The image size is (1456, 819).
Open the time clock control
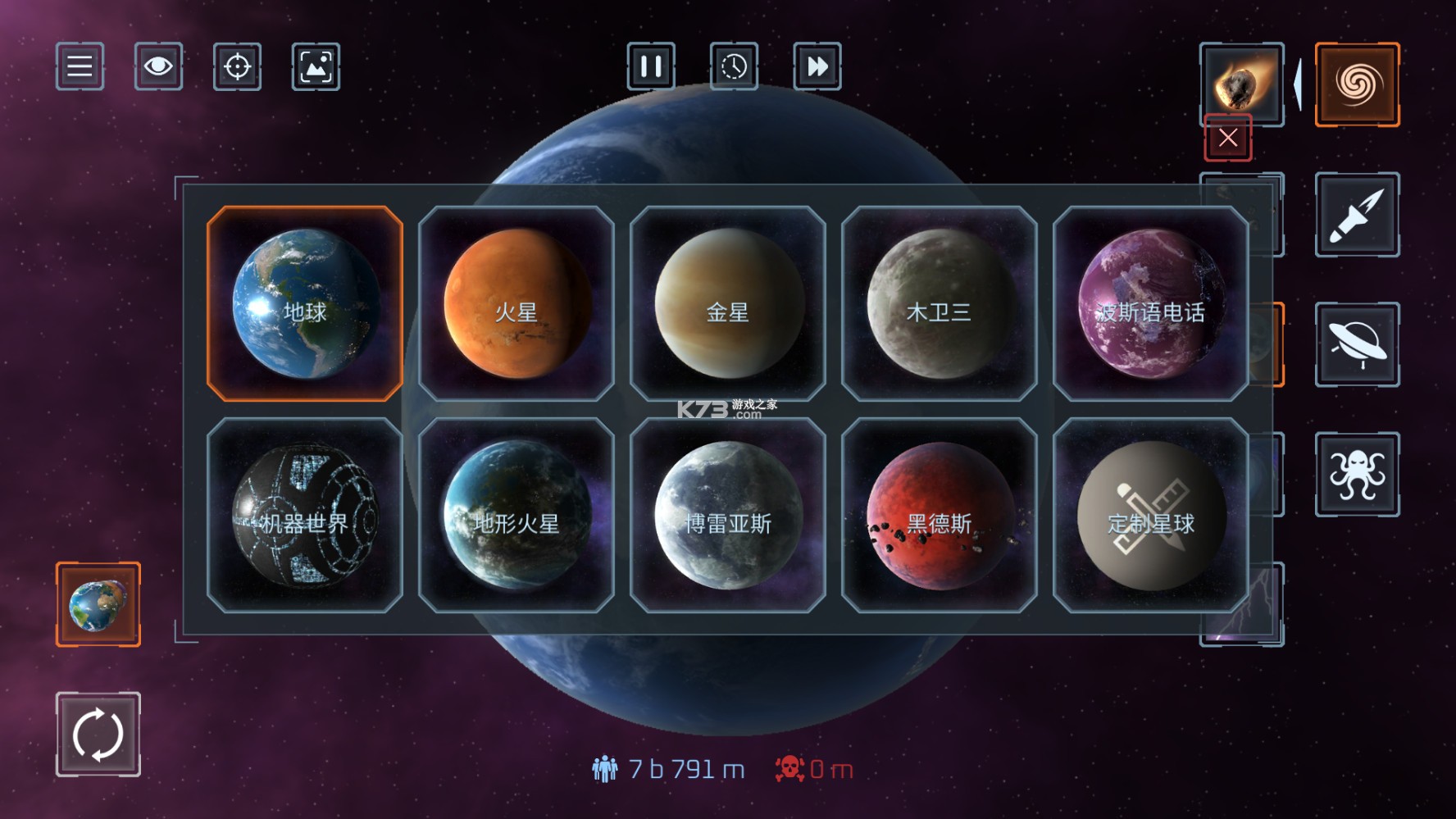coord(734,67)
